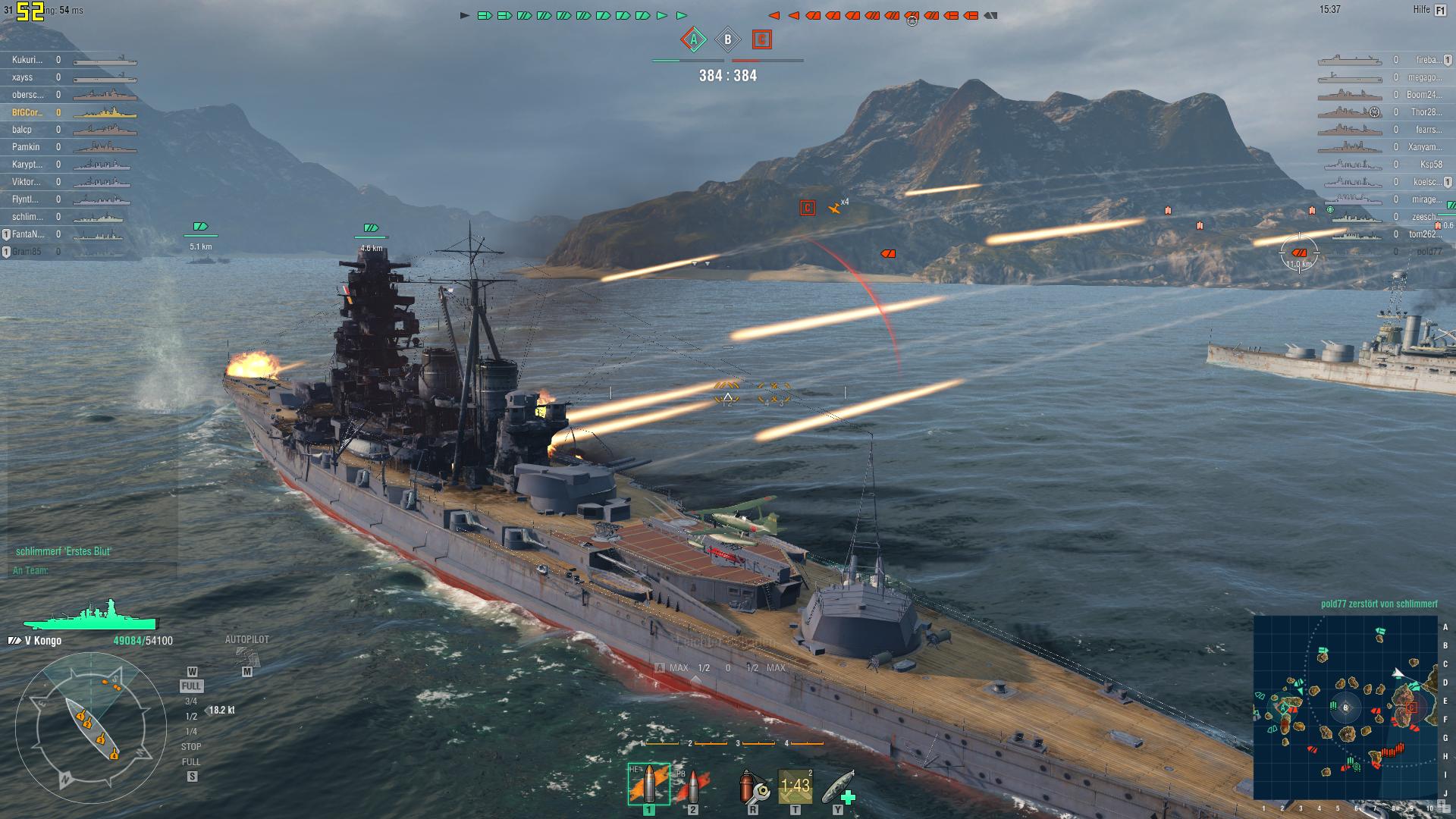Set engine telegraph to 1/2 speed
The height and width of the screenshot is (819, 1456).
tap(191, 717)
